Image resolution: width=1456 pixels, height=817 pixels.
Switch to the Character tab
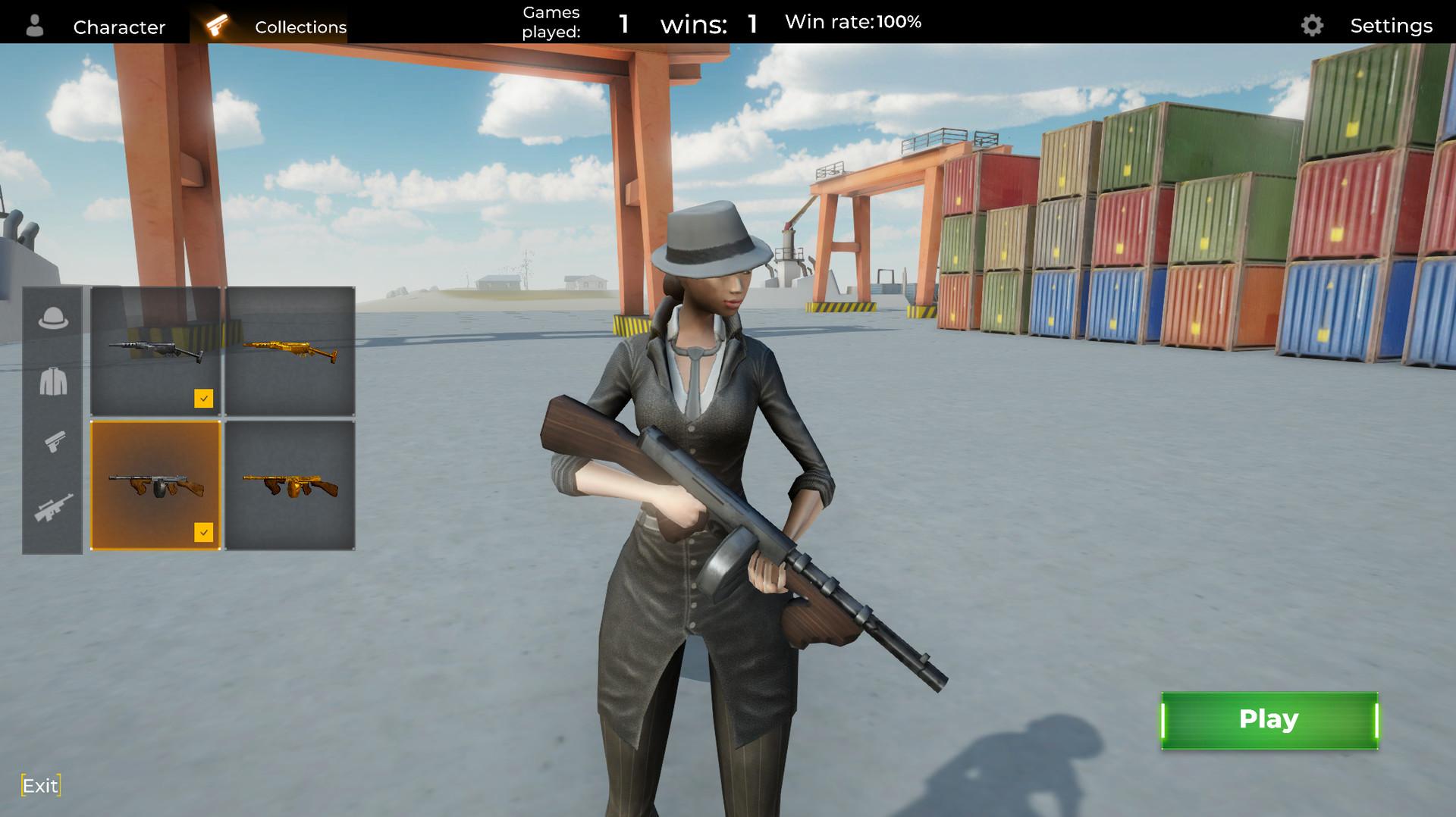click(119, 27)
